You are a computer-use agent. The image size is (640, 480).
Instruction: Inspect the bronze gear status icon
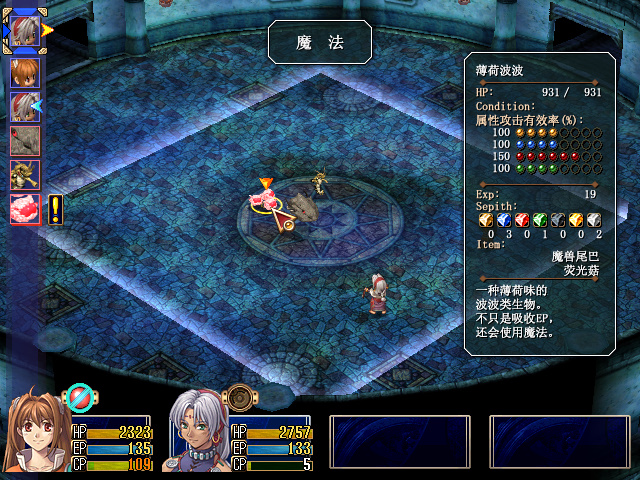pos(240,398)
